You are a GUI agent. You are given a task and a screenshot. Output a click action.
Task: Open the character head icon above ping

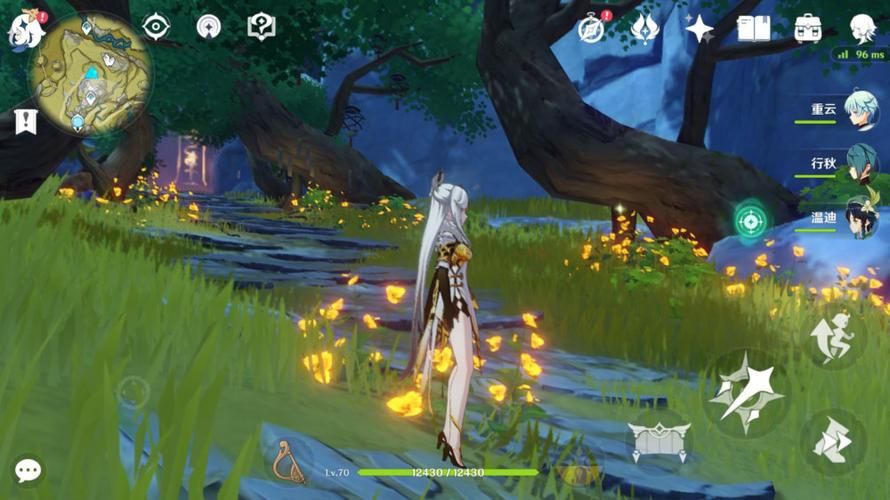[862, 27]
